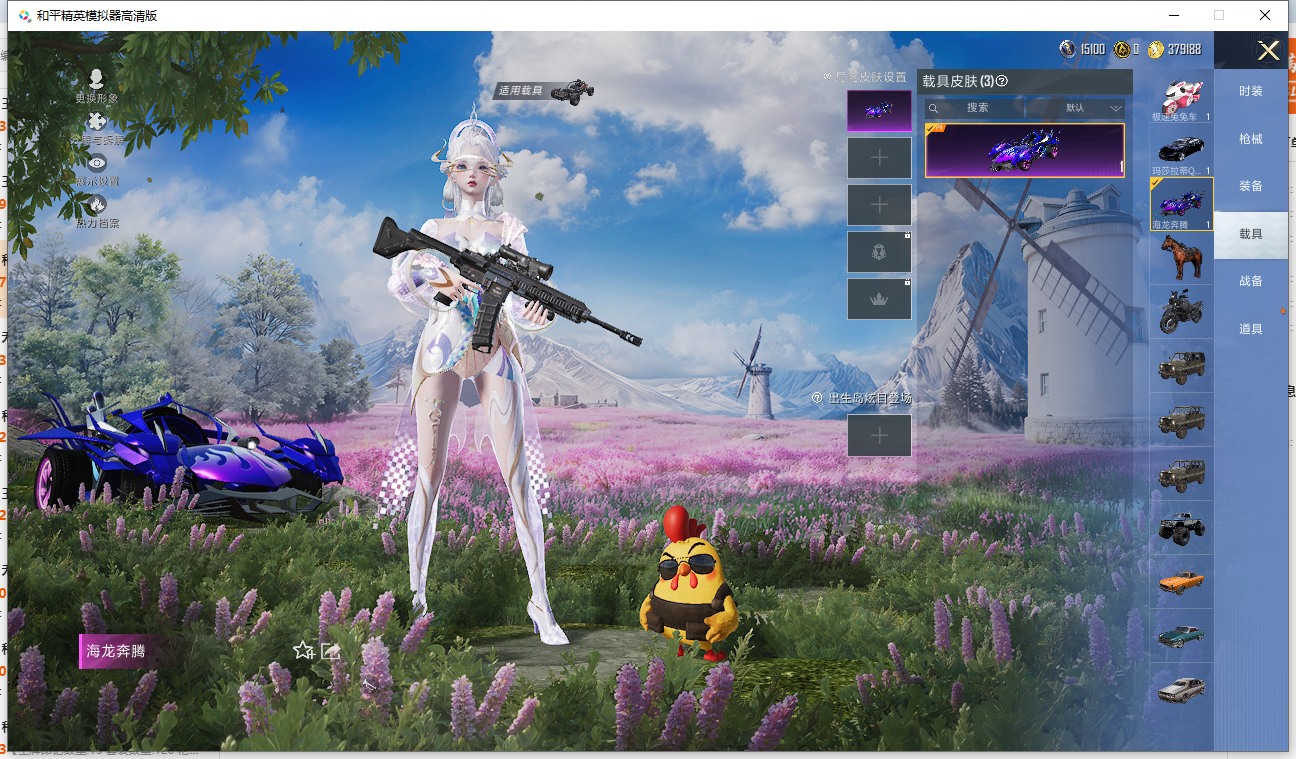Close the emulator window
The height and width of the screenshot is (759, 1296).
pyautogui.click(x=1265, y=15)
